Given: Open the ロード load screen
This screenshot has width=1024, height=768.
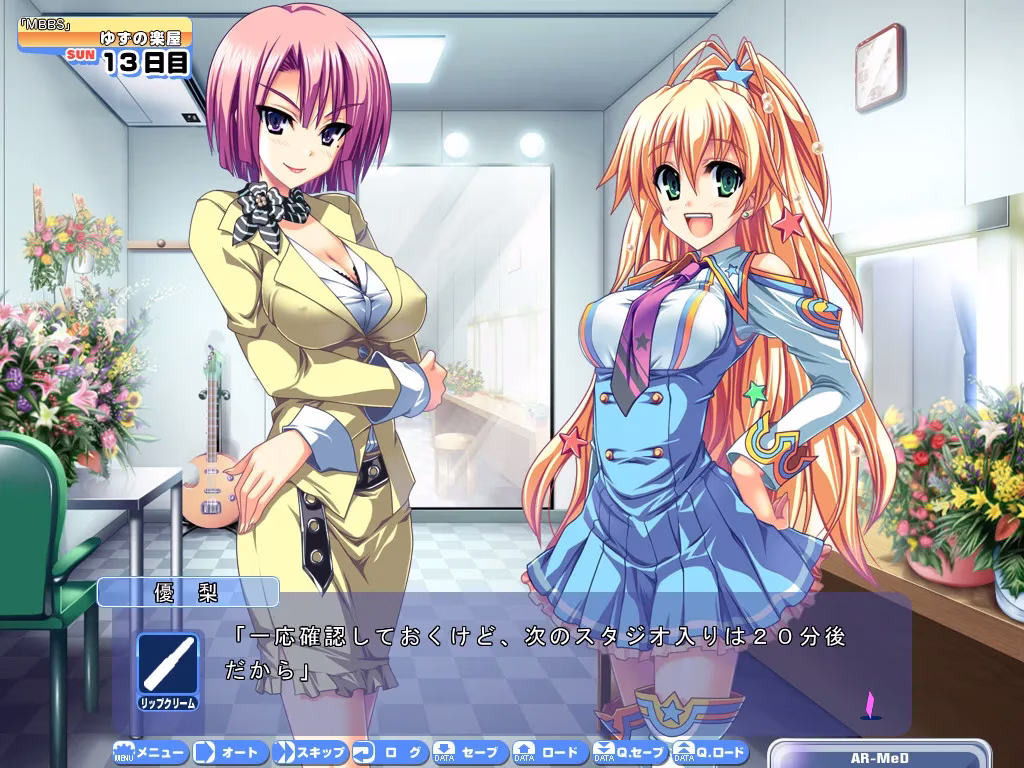Looking at the screenshot, I should tap(550, 752).
